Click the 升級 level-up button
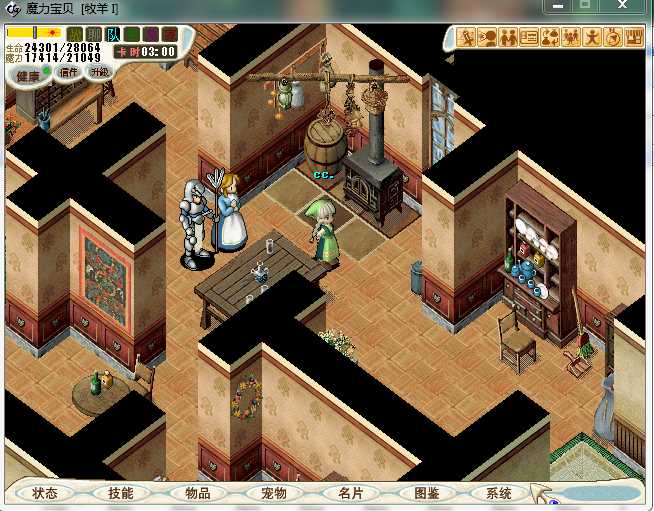Image resolution: width=654 pixels, height=511 pixels. (x=99, y=72)
